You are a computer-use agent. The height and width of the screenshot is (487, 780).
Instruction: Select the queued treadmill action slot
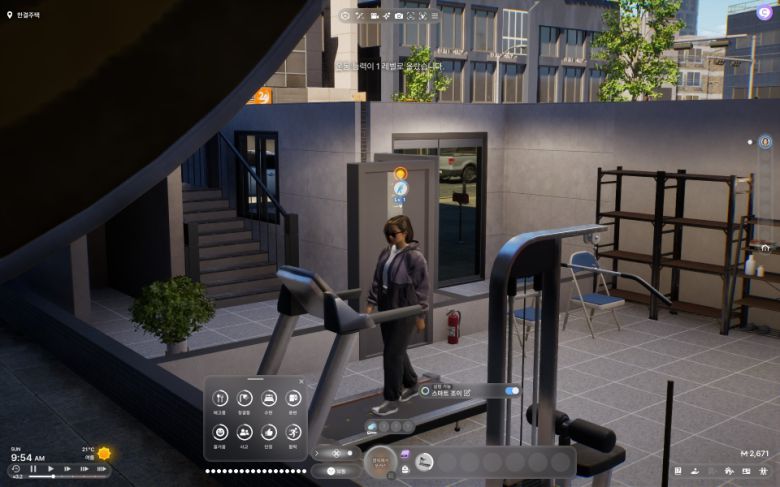pyautogui.click(x=372, y=426)
